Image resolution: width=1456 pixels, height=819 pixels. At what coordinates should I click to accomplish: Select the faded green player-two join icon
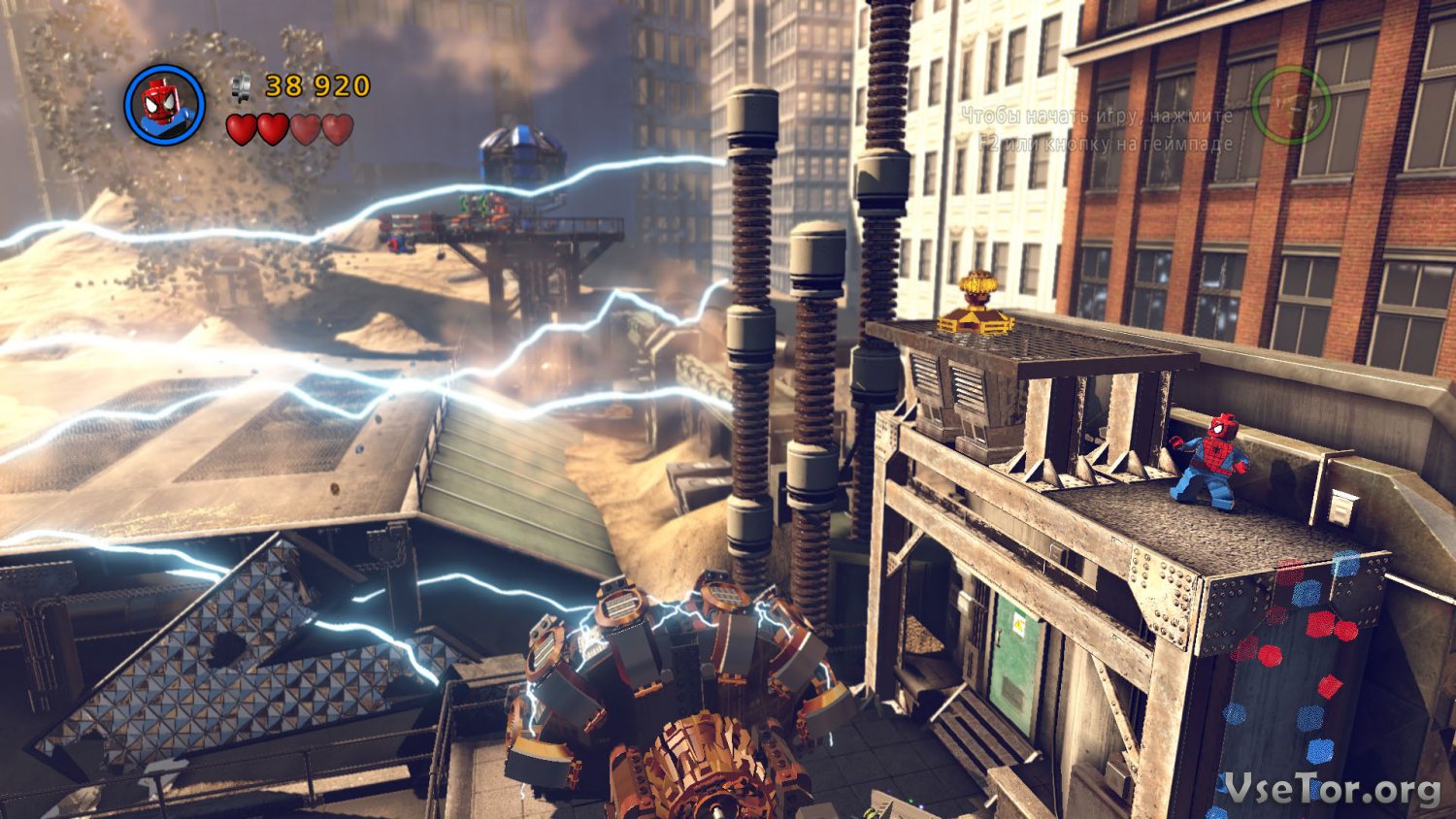(1290, 105)
